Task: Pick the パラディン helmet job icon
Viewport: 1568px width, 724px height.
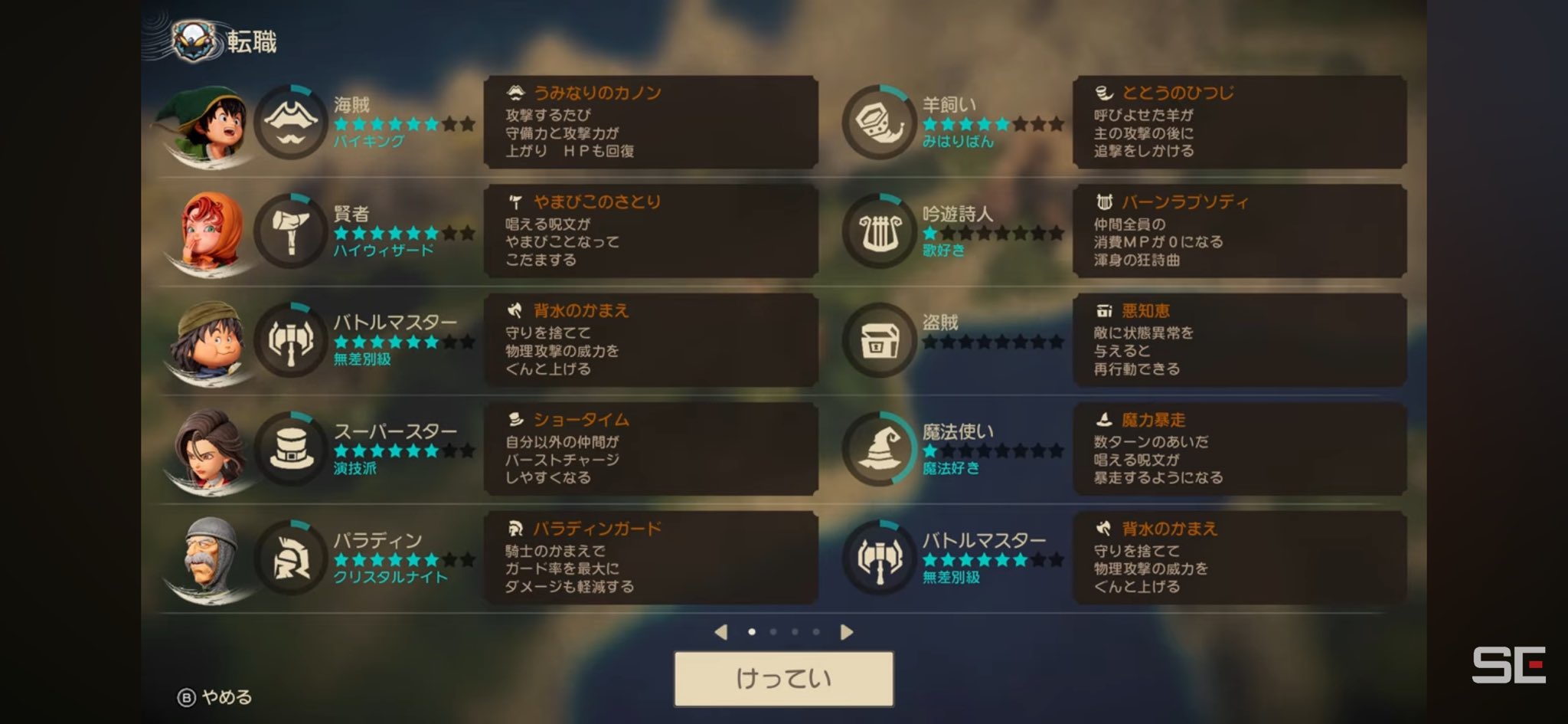Action: (x=291, y=559)
